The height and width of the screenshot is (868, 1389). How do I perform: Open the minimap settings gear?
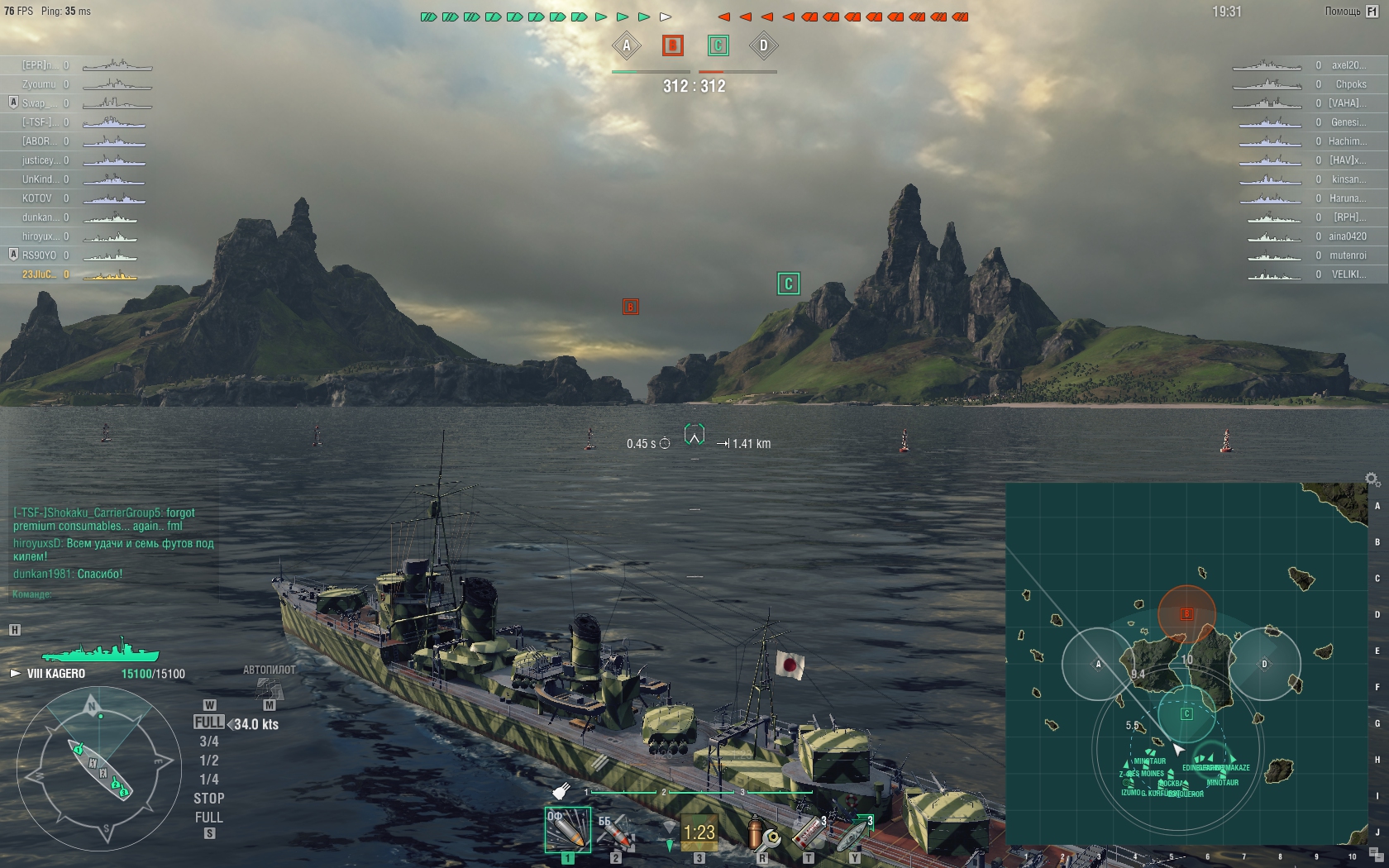pyautogui.click(x=1372, y=479)
